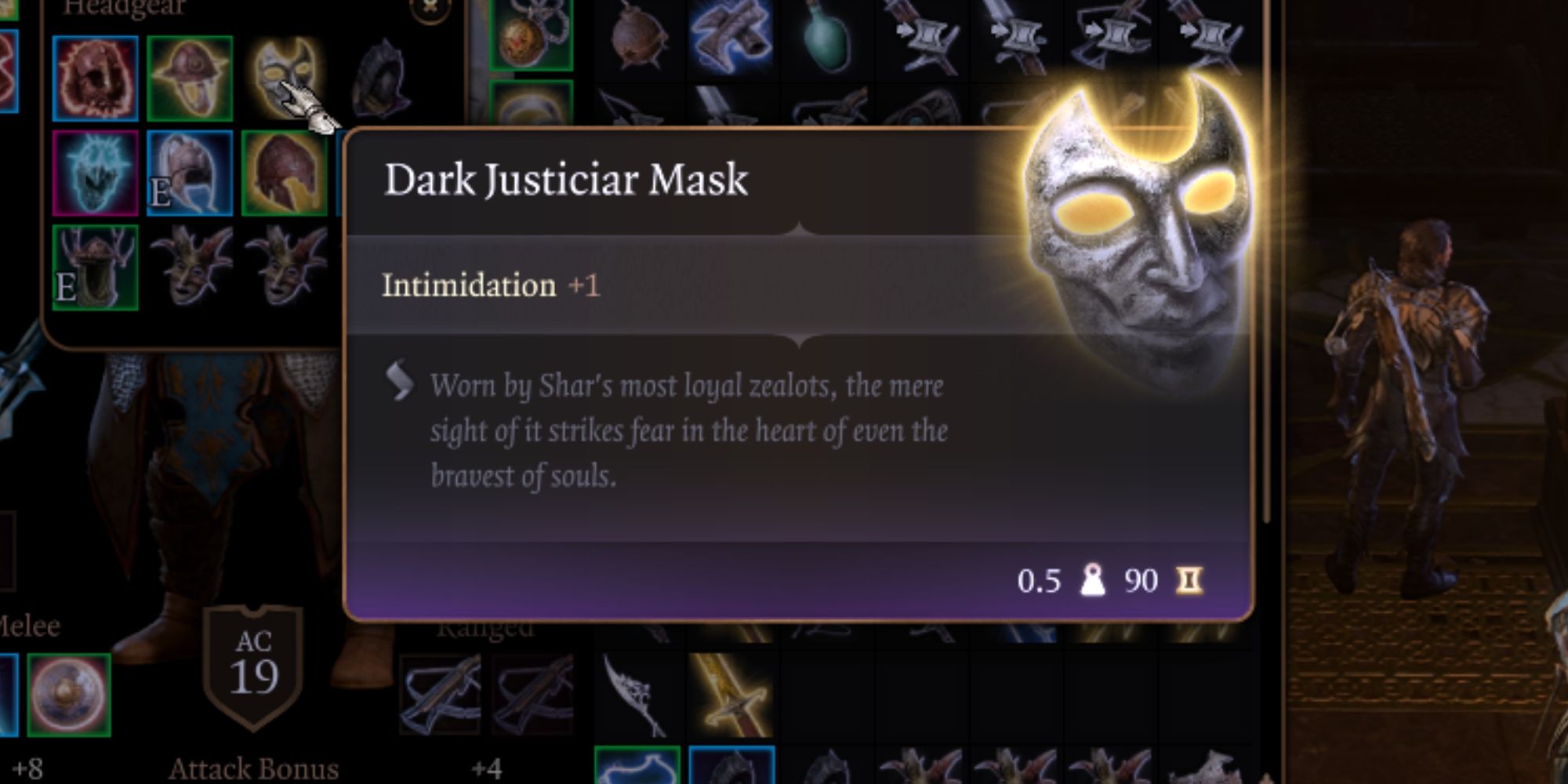Click the blue glowing spectral mask icon
The image size is (1568, 784).
(x=94, y=172)
